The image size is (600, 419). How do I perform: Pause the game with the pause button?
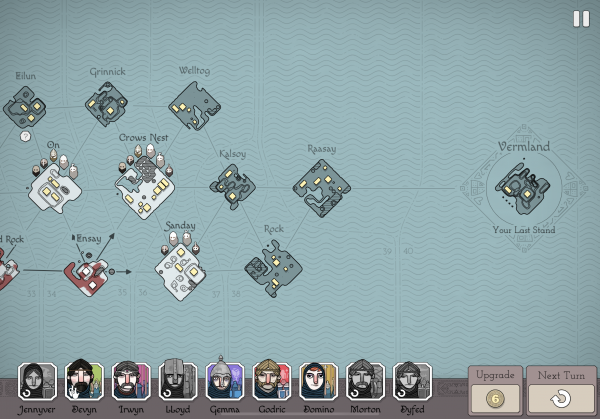581,19
